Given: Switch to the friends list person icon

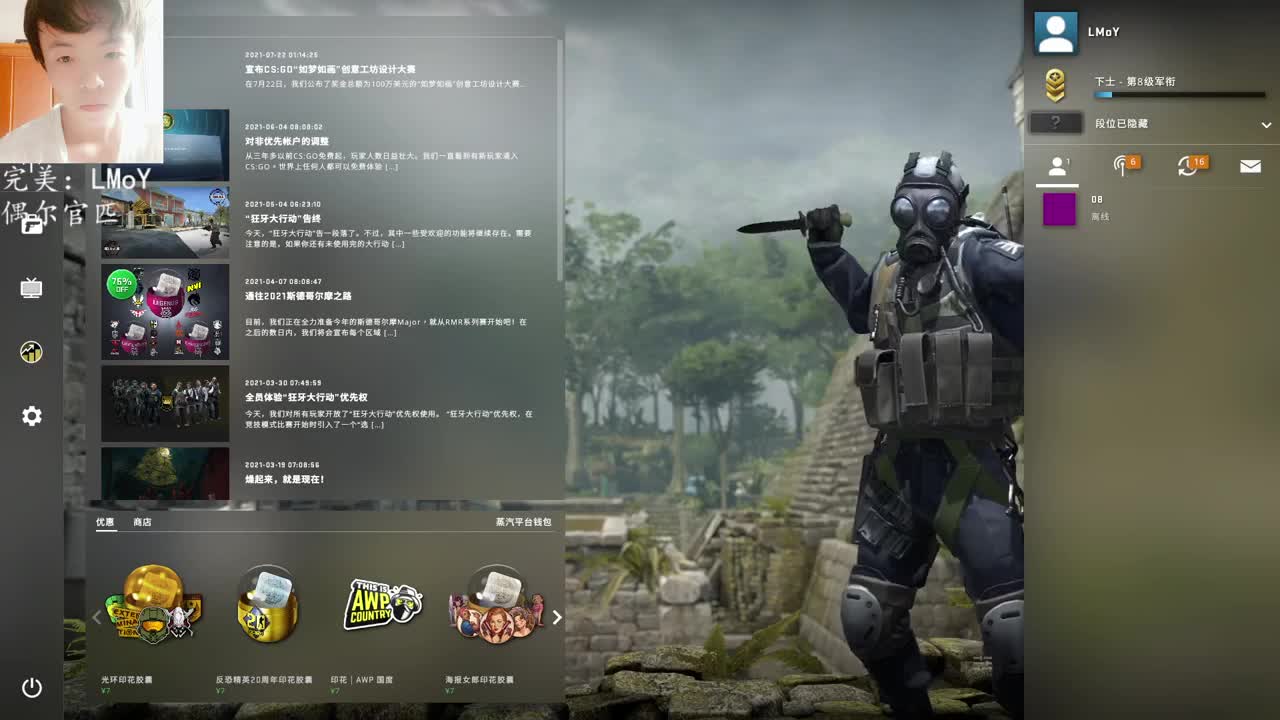Looking at the screenshot, I should click(1056, 166).
